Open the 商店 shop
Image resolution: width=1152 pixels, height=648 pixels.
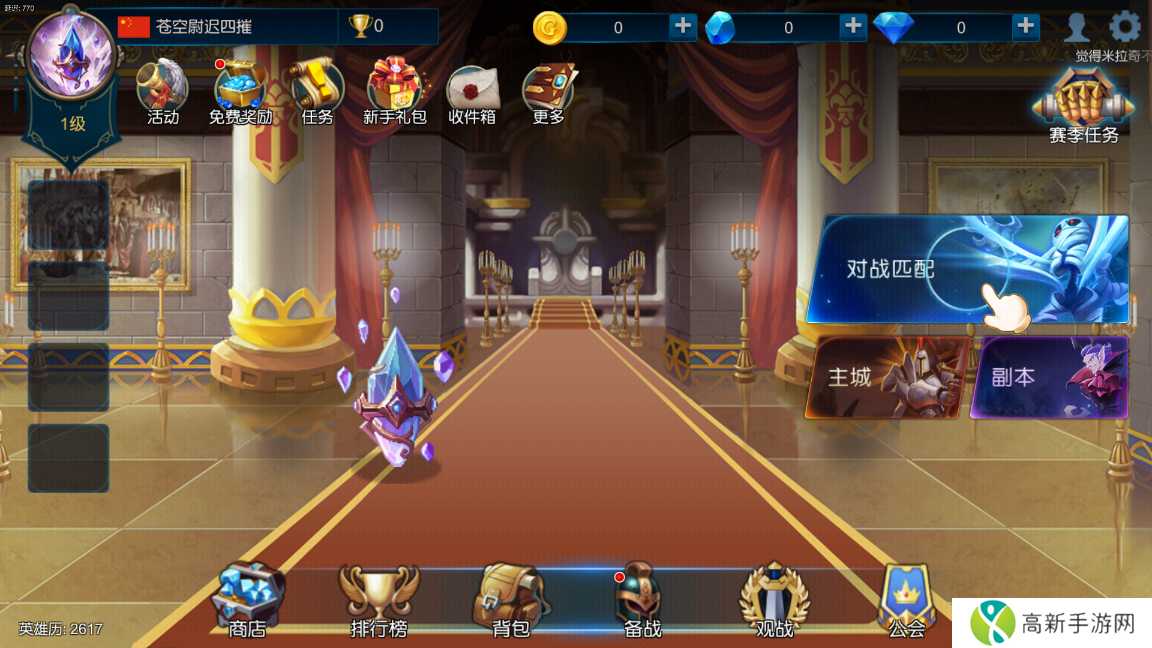click(247, 600)
